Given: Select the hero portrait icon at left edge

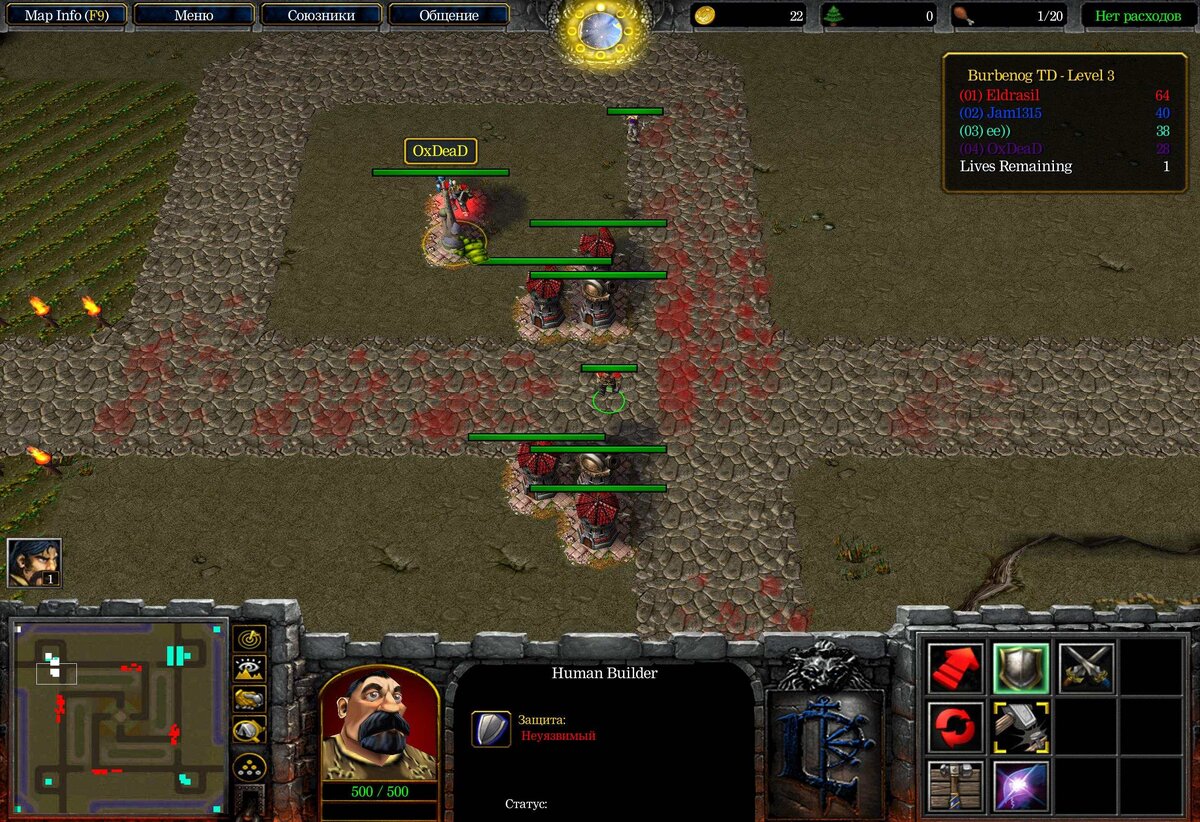Looking at the screenshot, I should point(34,562).
